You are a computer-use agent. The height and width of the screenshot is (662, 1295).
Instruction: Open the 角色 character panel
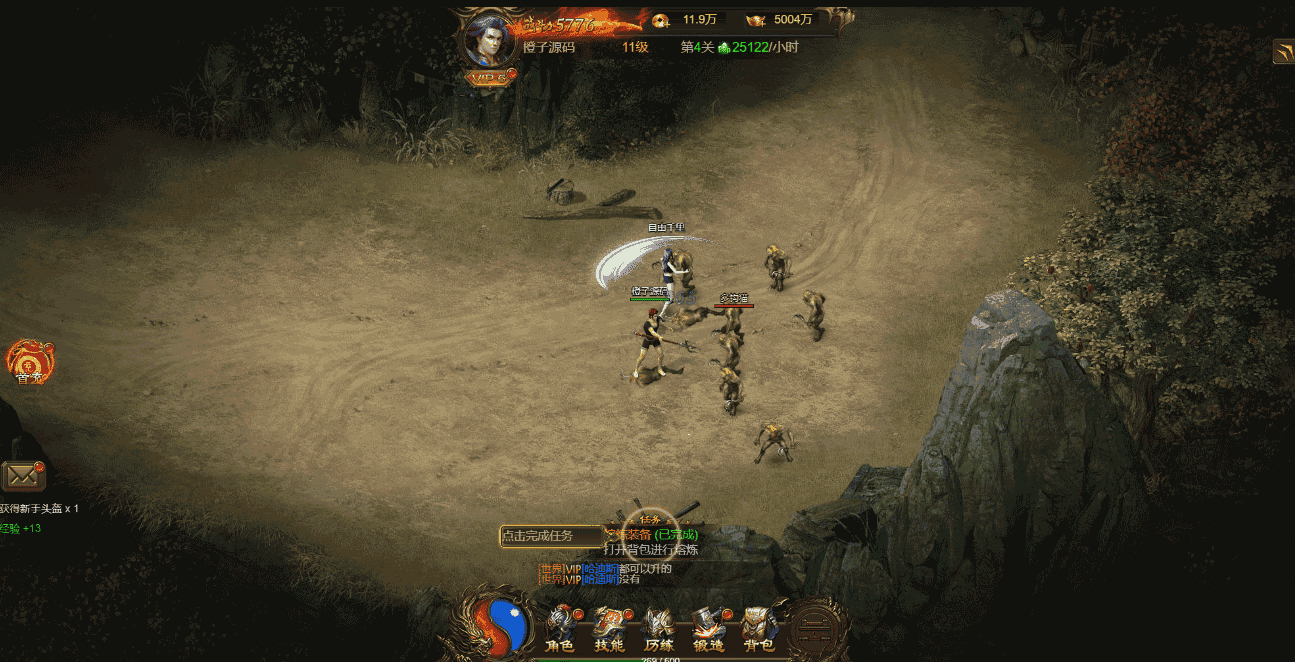point(559,628)
